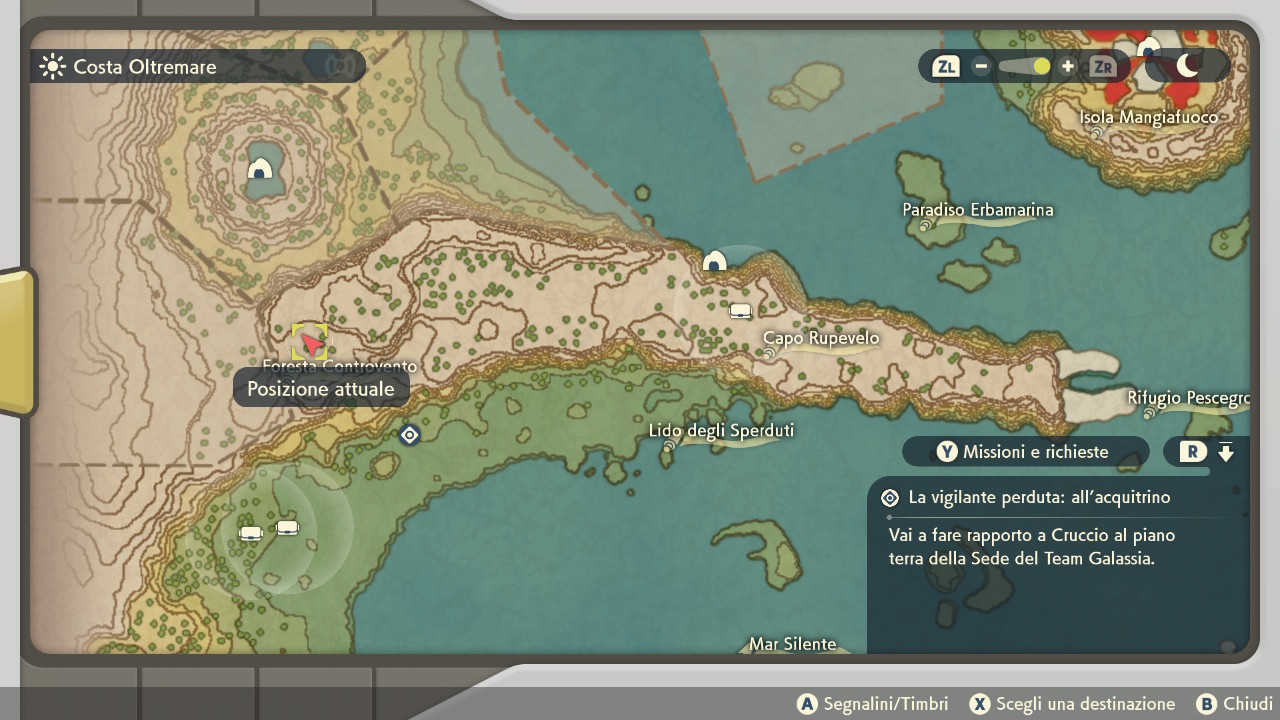Zoom in the map with the plus button
This screenshot has height=720, width=1280.
tap(1067, 67)
